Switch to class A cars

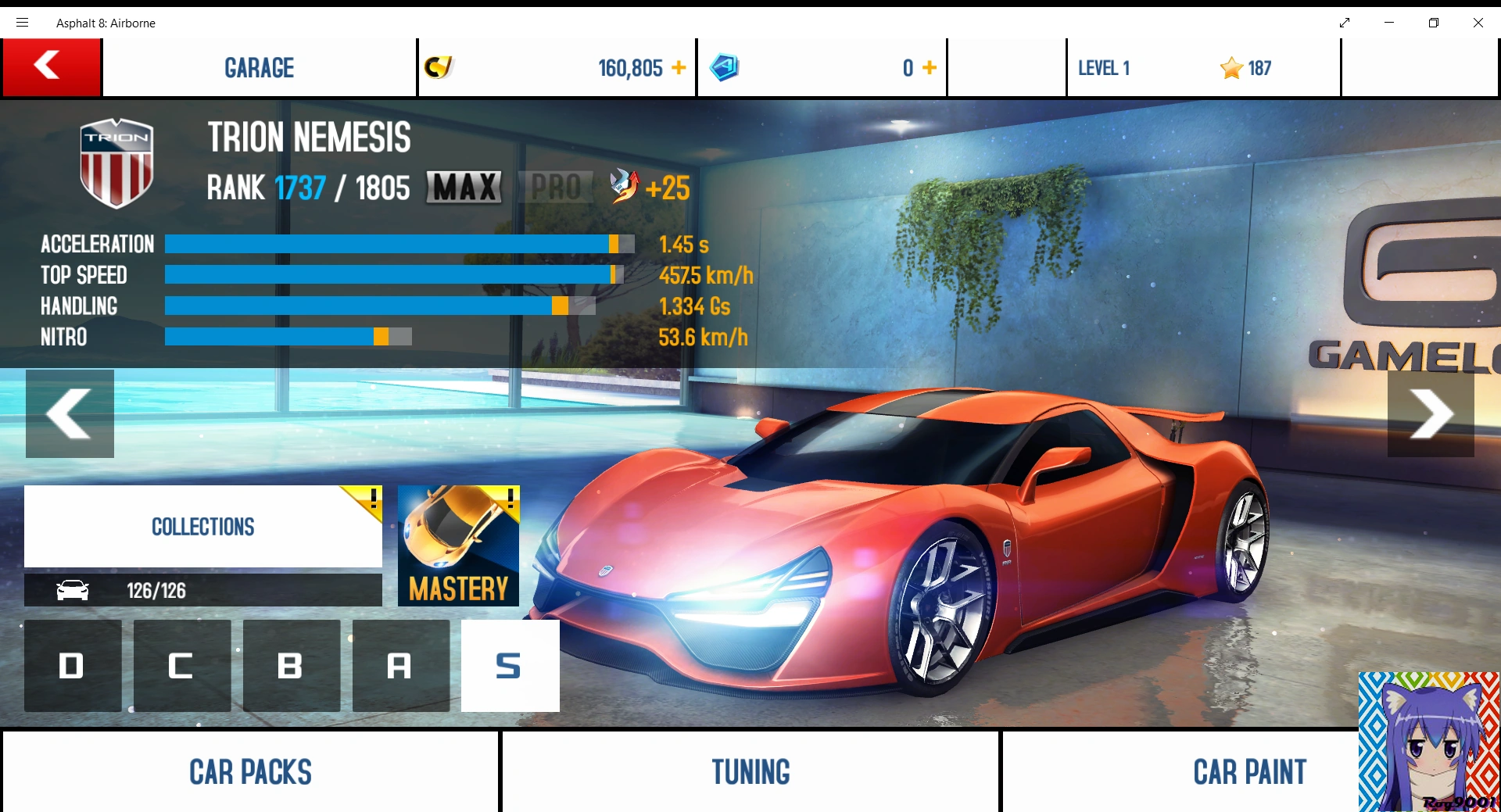(400, 666)
